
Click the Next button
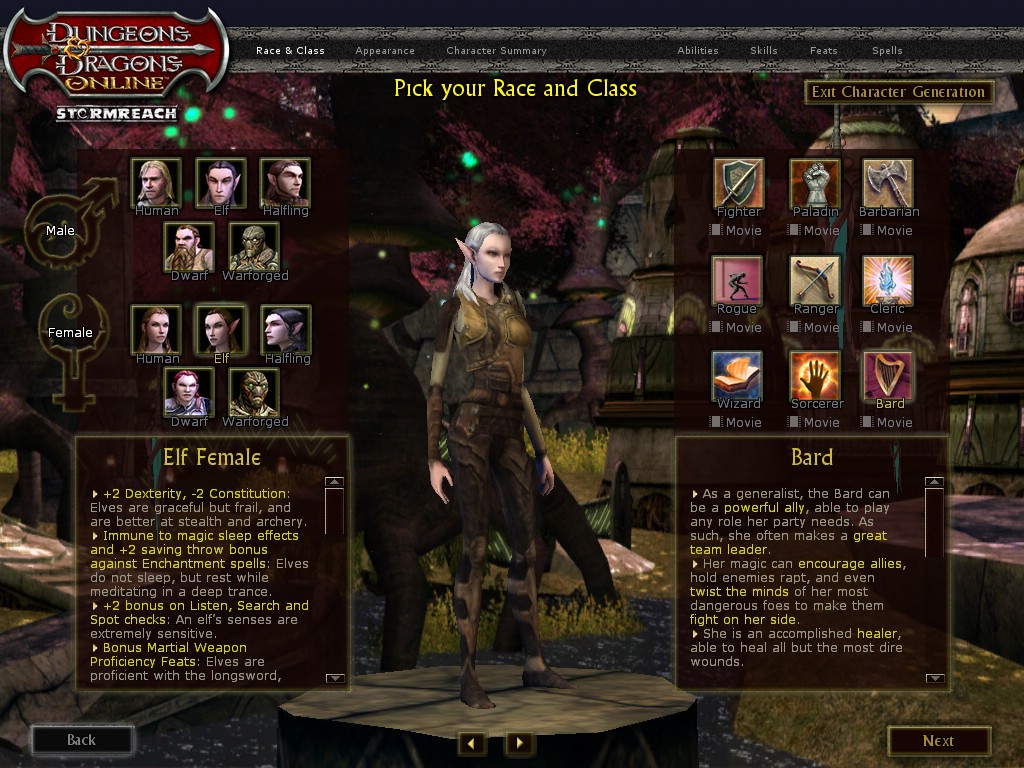(x=938, y=741)
